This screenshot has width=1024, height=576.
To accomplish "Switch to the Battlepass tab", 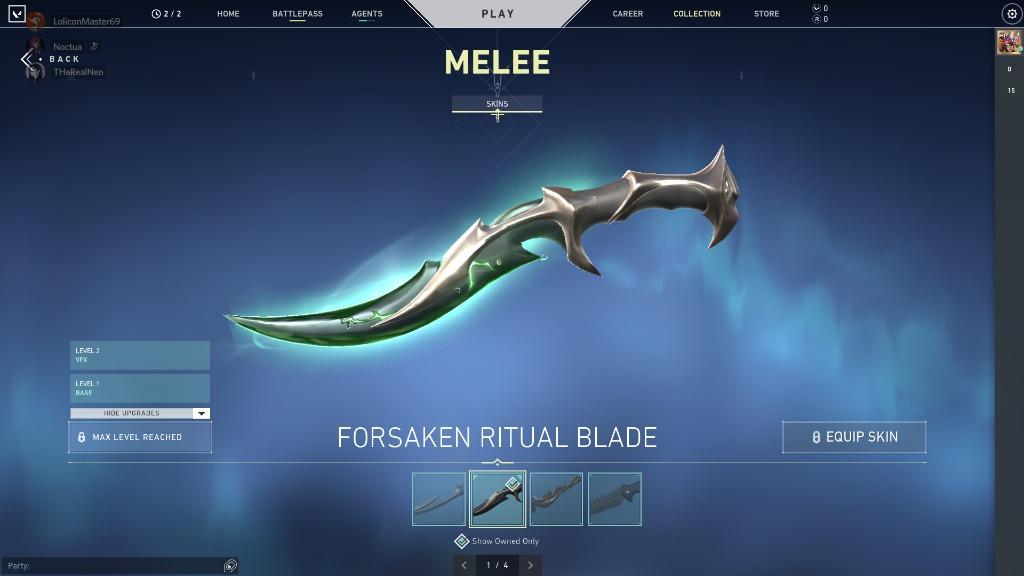I will point(297,14).
